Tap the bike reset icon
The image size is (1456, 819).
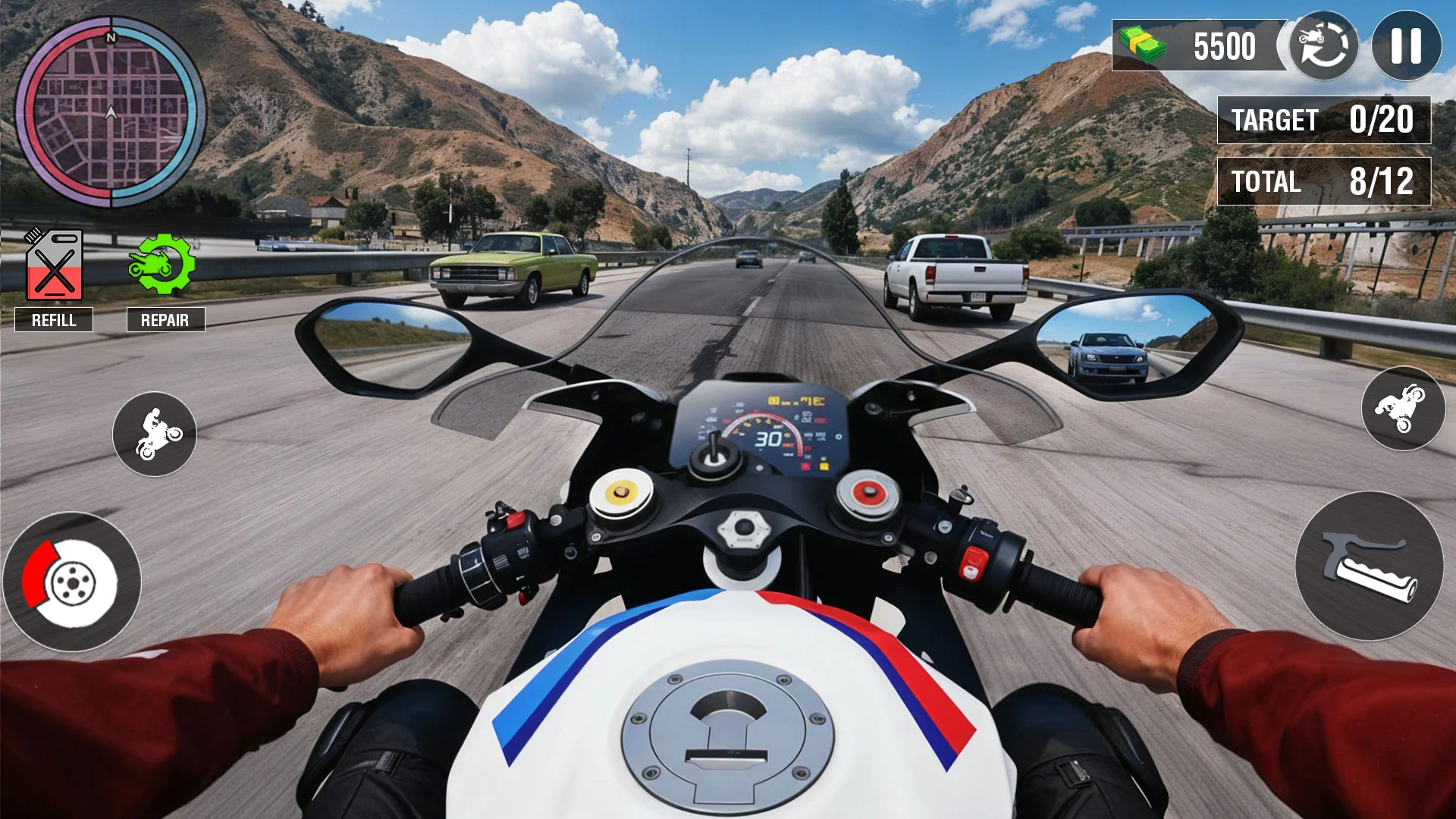[1323, 45]
